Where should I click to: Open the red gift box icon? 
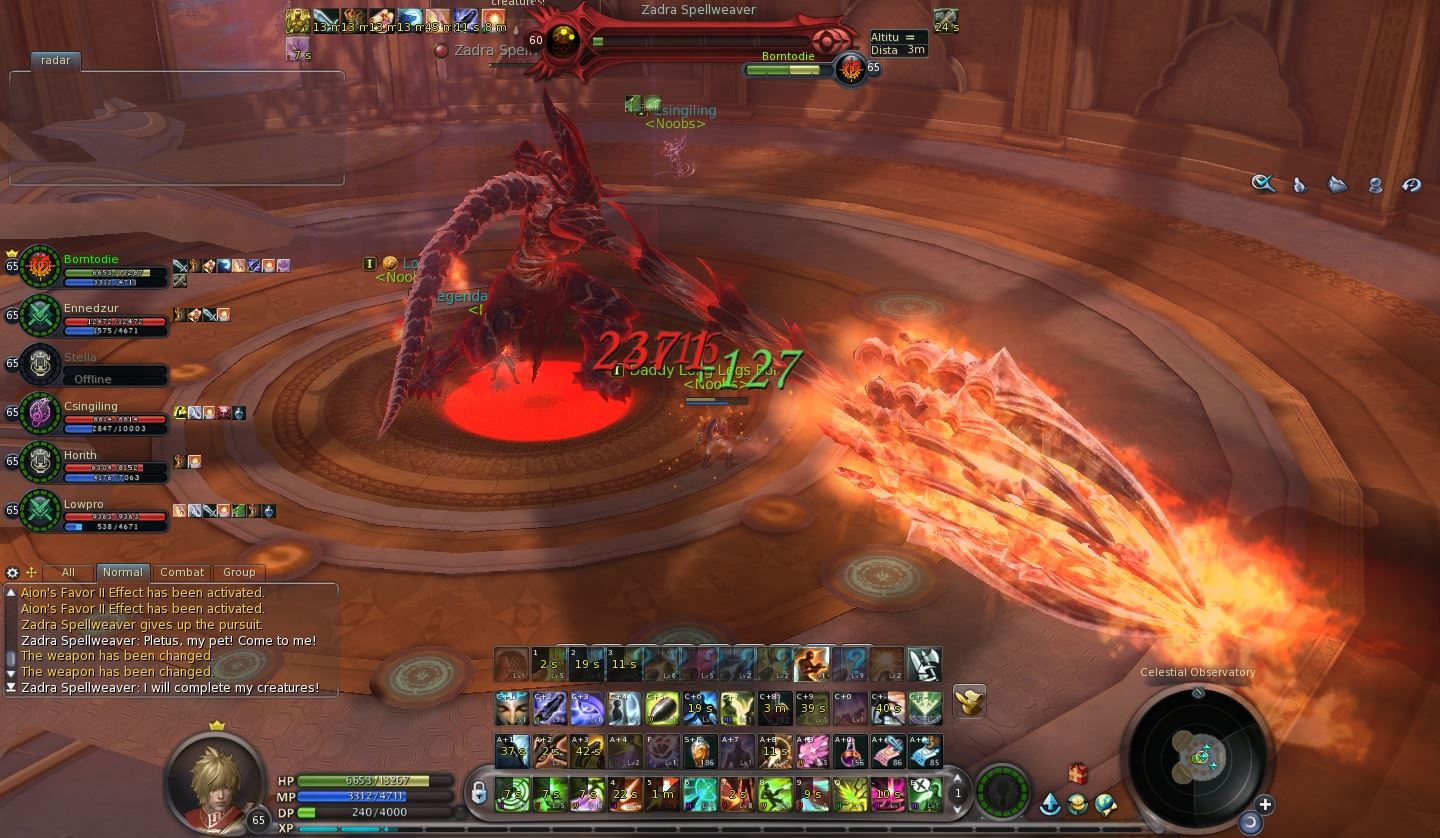pos(1077,773)
